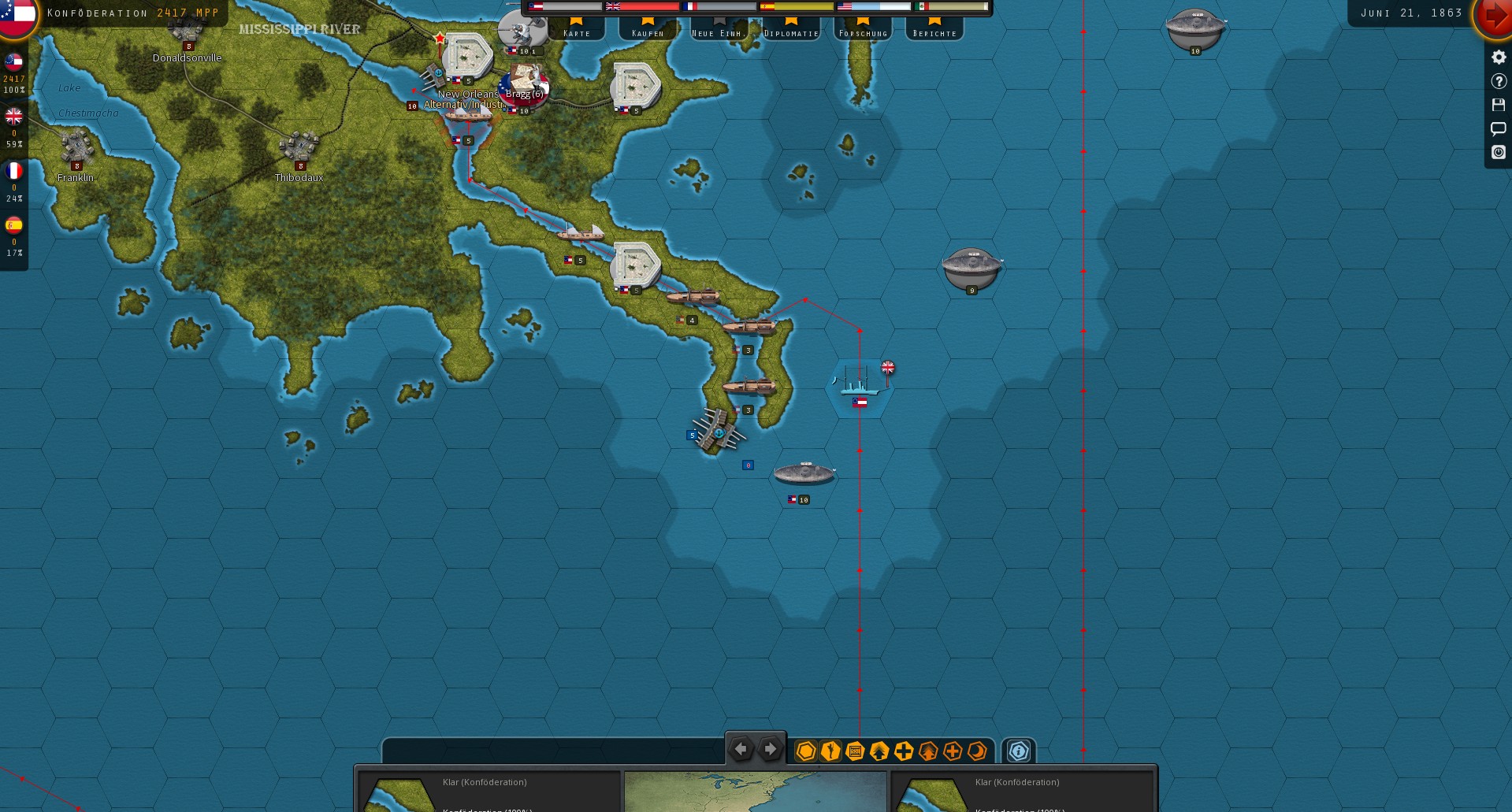Open the Karte menu tab

pos(576,28)
